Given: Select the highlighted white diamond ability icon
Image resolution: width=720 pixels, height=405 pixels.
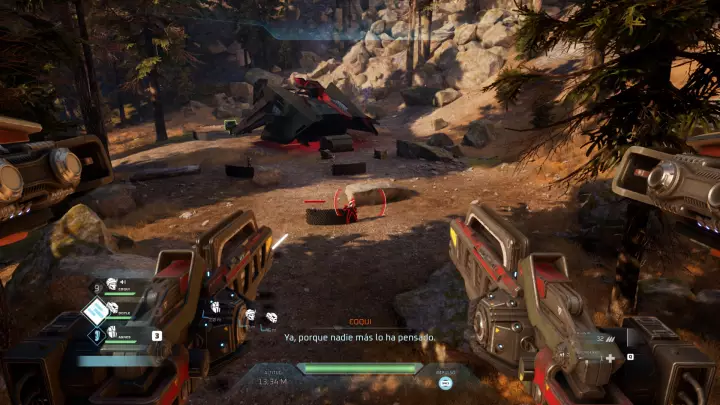Looking at the screenshot, I should click(x=96, y=311).
